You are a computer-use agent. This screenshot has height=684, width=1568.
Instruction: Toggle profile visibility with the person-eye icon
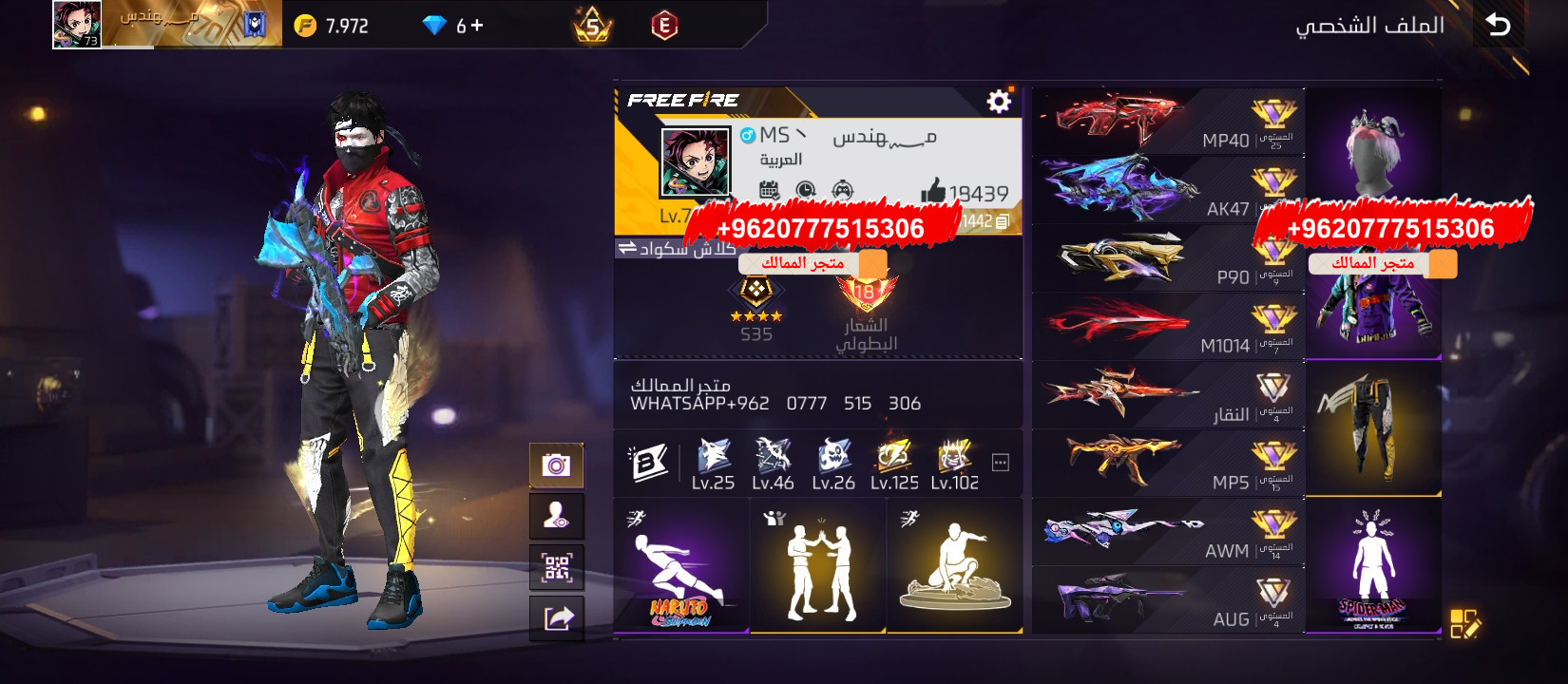point(557,516)
